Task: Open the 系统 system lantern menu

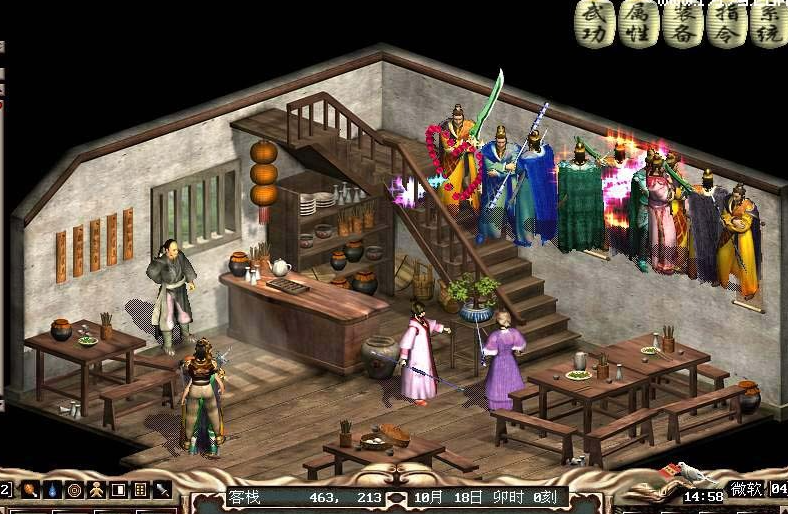Action: 768,23
